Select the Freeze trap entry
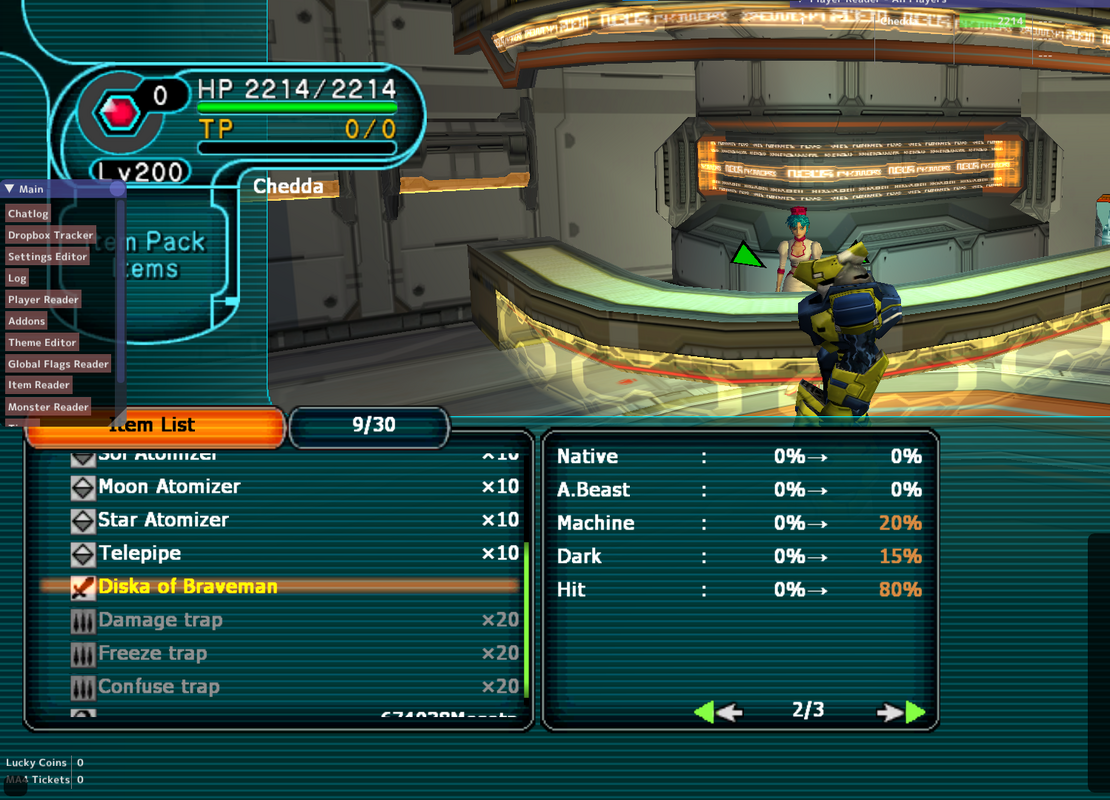The image size is (1110, 800). [152, 654]
